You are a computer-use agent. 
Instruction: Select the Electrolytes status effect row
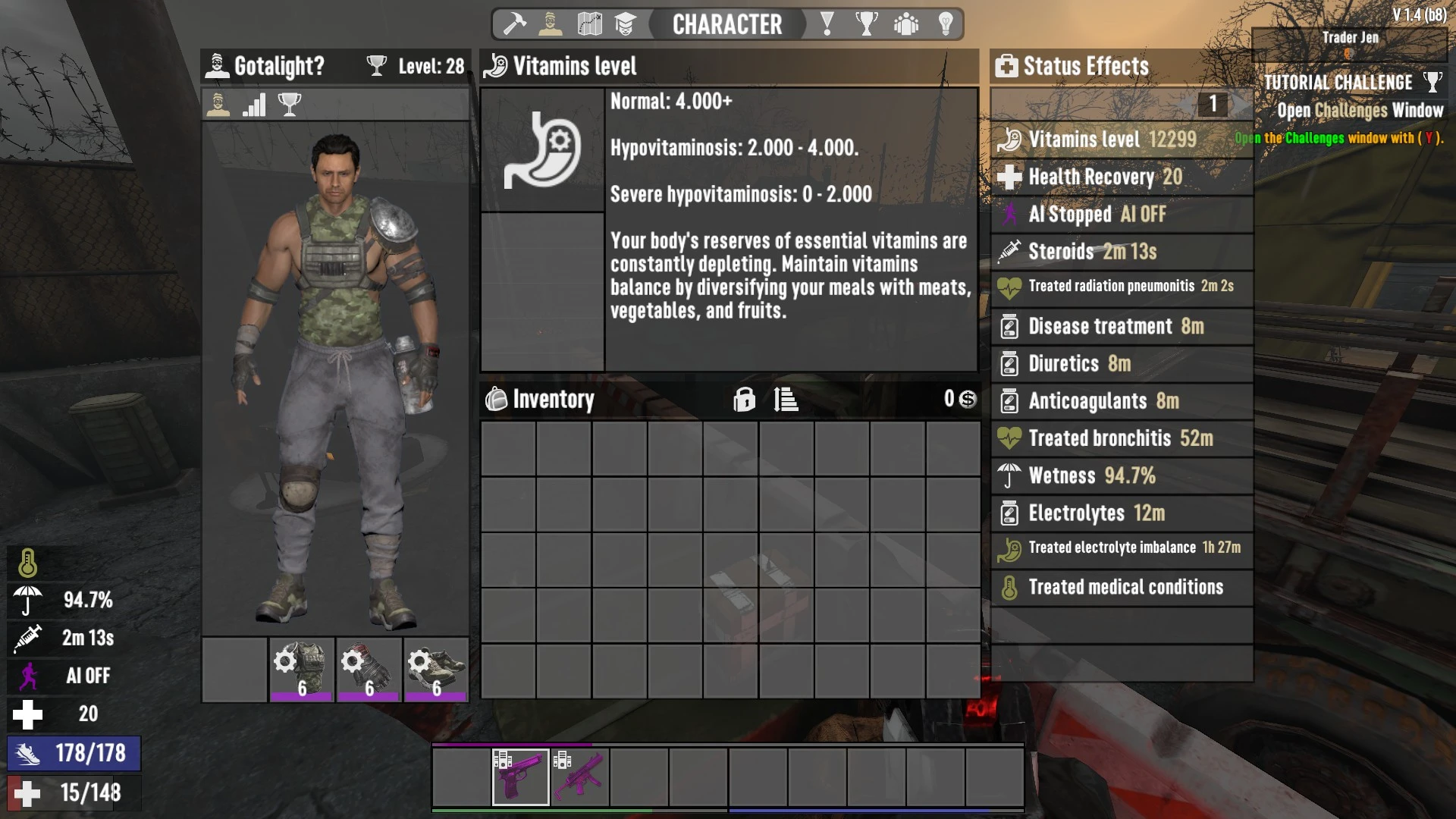[x=1121, y=513]
